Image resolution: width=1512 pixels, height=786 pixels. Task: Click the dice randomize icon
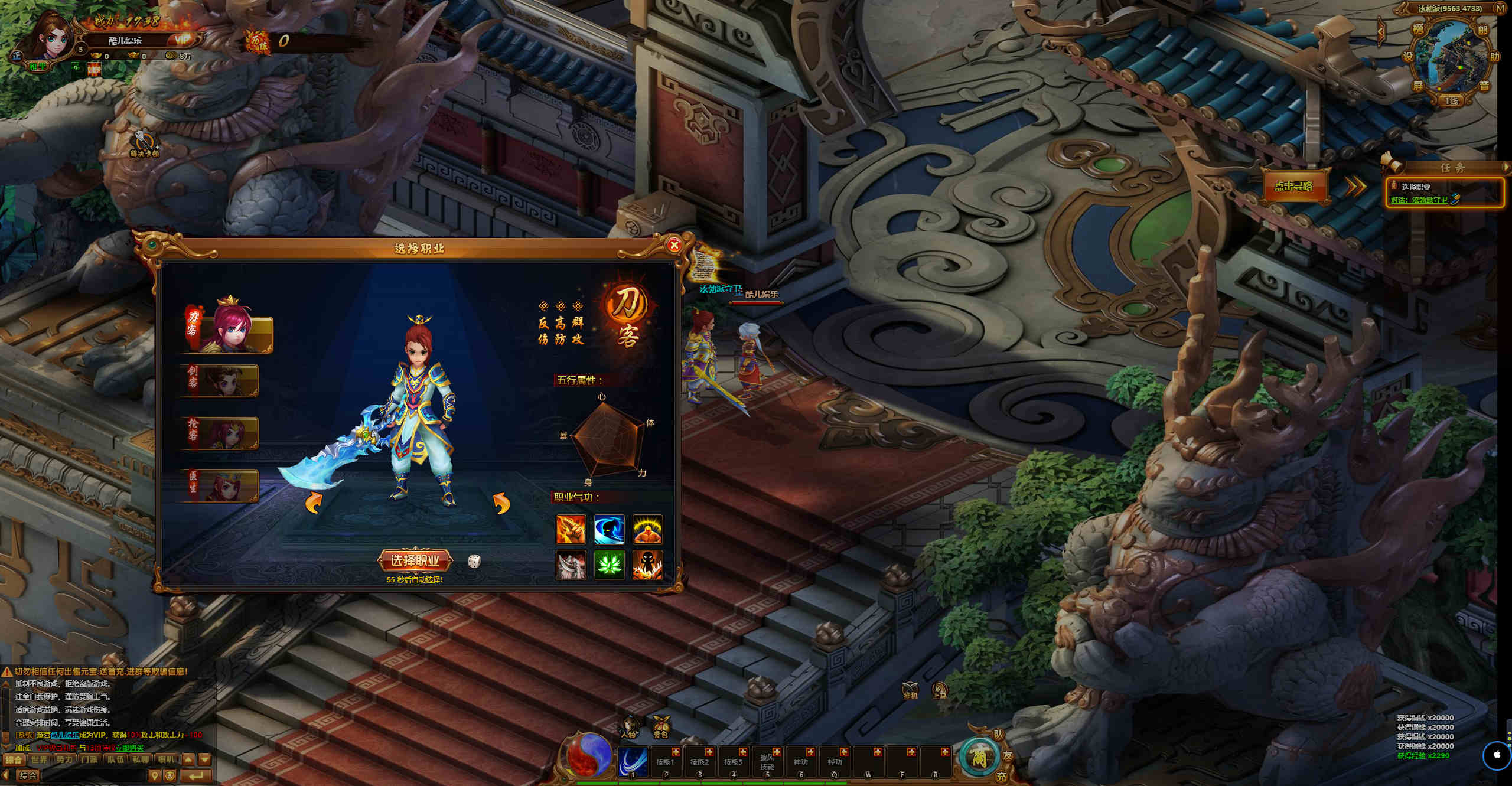(474, 561)
